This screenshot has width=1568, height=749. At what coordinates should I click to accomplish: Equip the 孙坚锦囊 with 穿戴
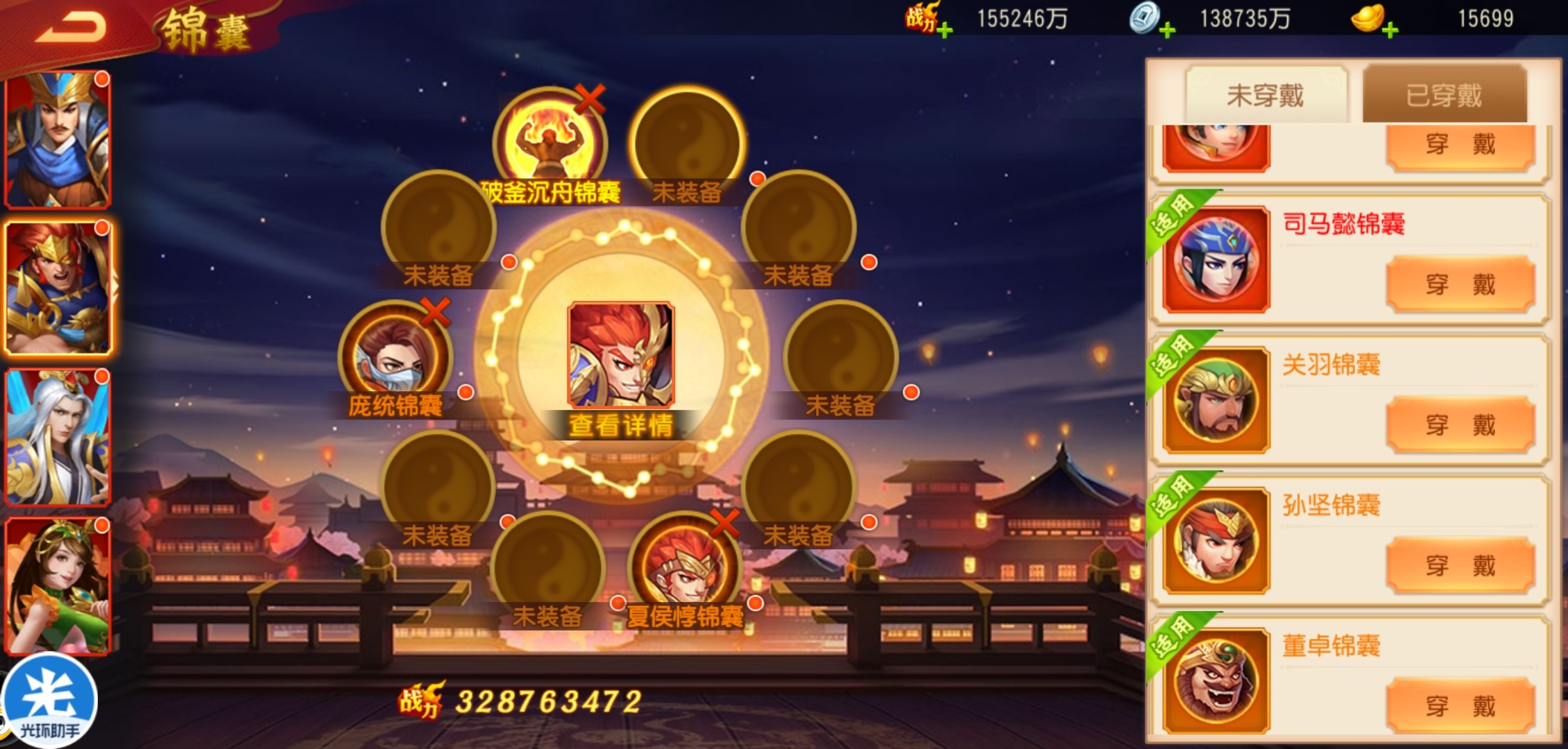1460,565
